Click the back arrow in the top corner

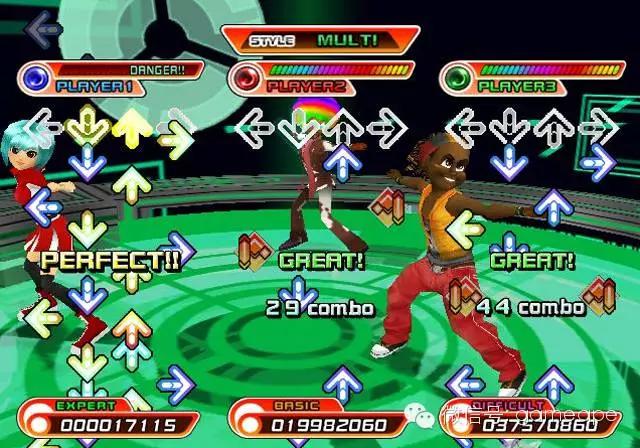coord(43,27)
